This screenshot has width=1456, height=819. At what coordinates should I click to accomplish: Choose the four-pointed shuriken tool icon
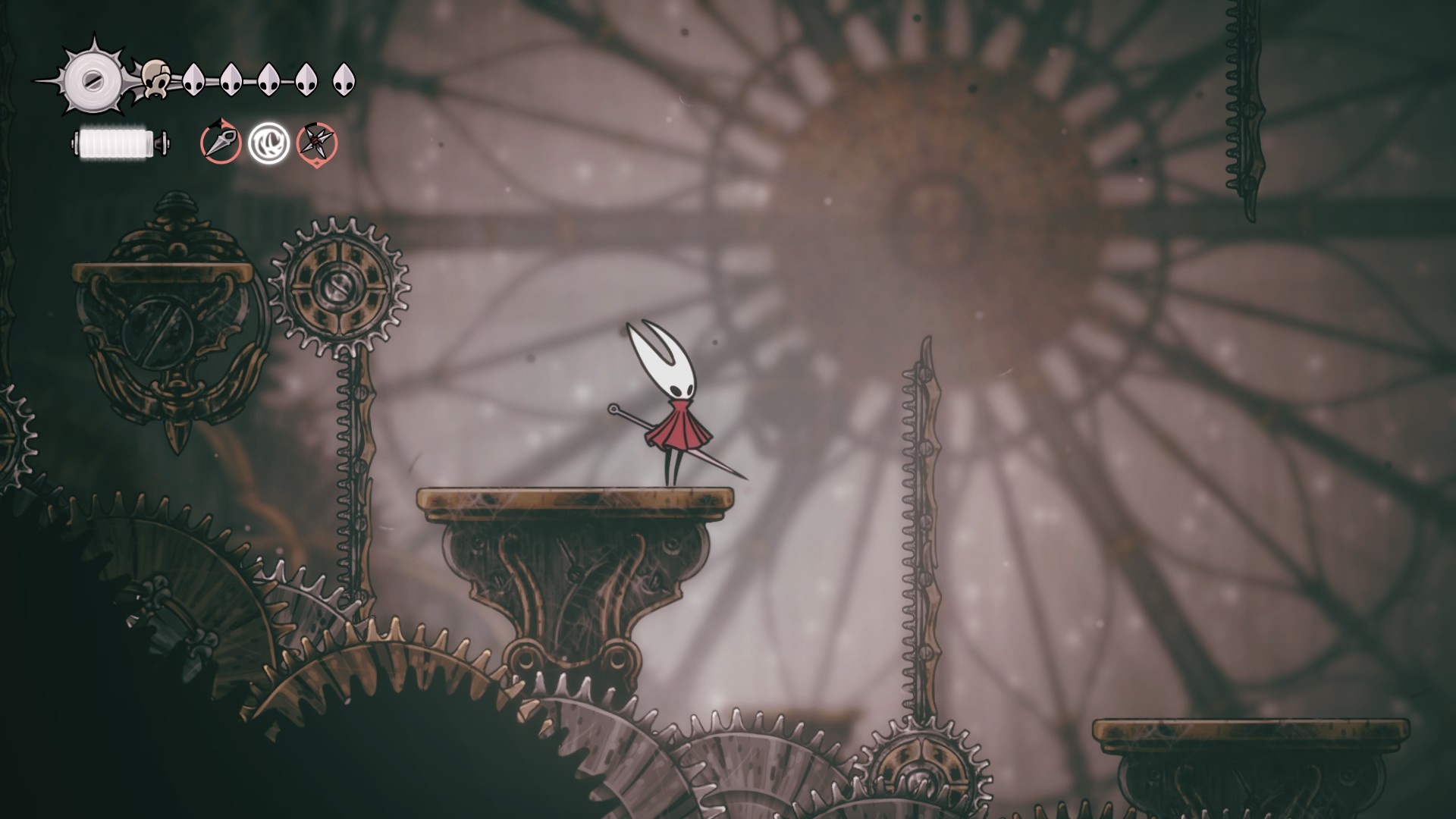coord(317,143)
